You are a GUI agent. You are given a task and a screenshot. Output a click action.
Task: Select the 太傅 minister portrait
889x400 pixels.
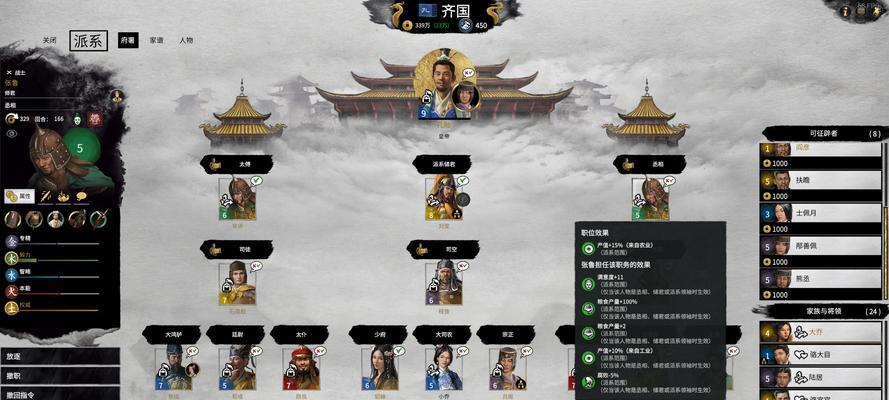(237, 197)
